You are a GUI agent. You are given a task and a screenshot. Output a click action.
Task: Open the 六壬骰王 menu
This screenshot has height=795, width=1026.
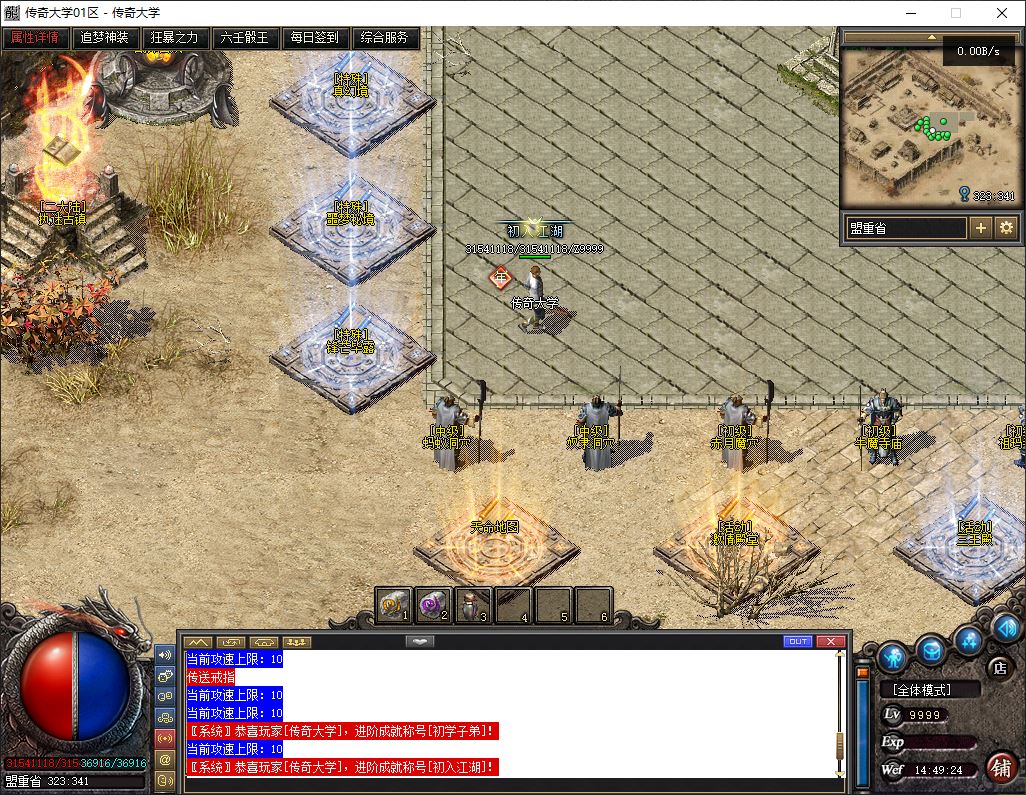pyautogui.click(x=245, y=38)
